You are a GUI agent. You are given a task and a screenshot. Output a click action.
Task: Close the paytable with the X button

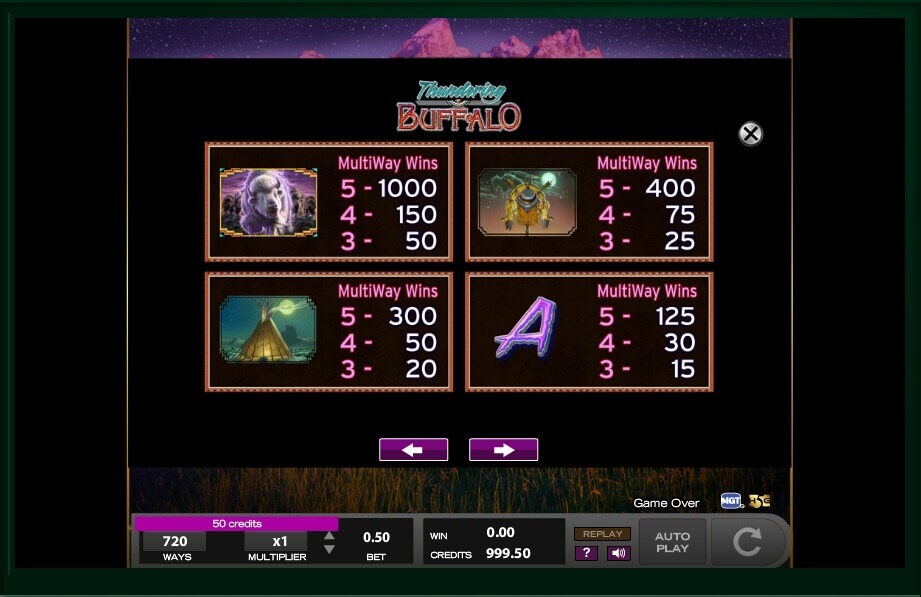[750, 134]
